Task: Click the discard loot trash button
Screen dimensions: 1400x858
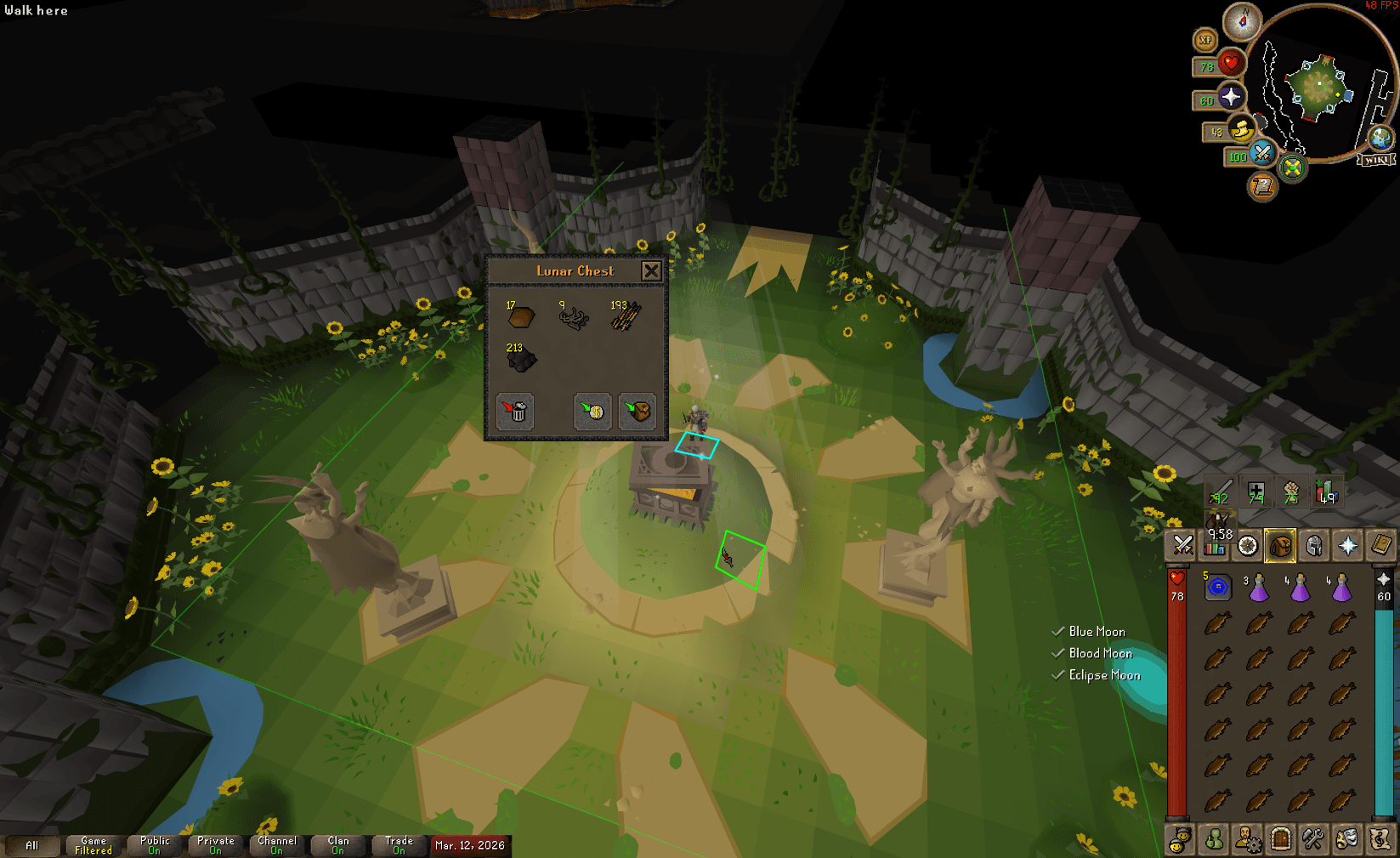Action: 515,412
